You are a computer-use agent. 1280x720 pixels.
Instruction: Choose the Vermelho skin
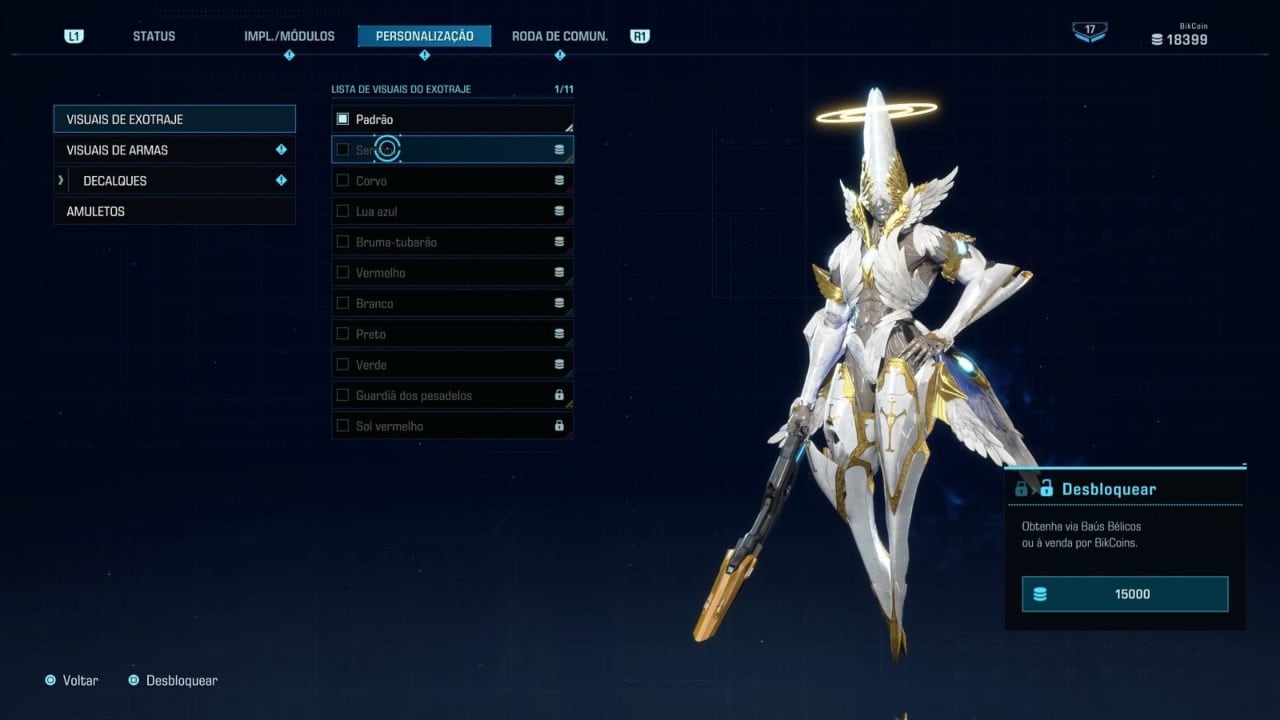(x=452, y=273)
